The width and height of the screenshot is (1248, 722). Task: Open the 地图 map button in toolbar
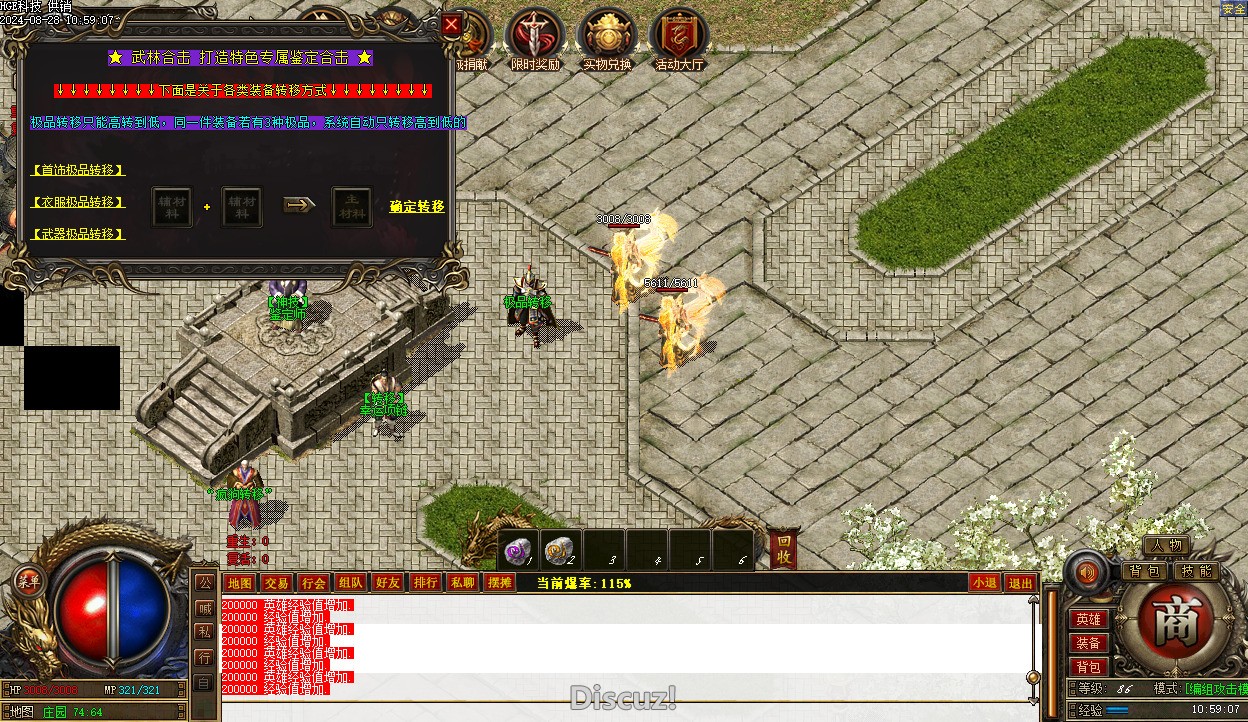coord(239,583)
